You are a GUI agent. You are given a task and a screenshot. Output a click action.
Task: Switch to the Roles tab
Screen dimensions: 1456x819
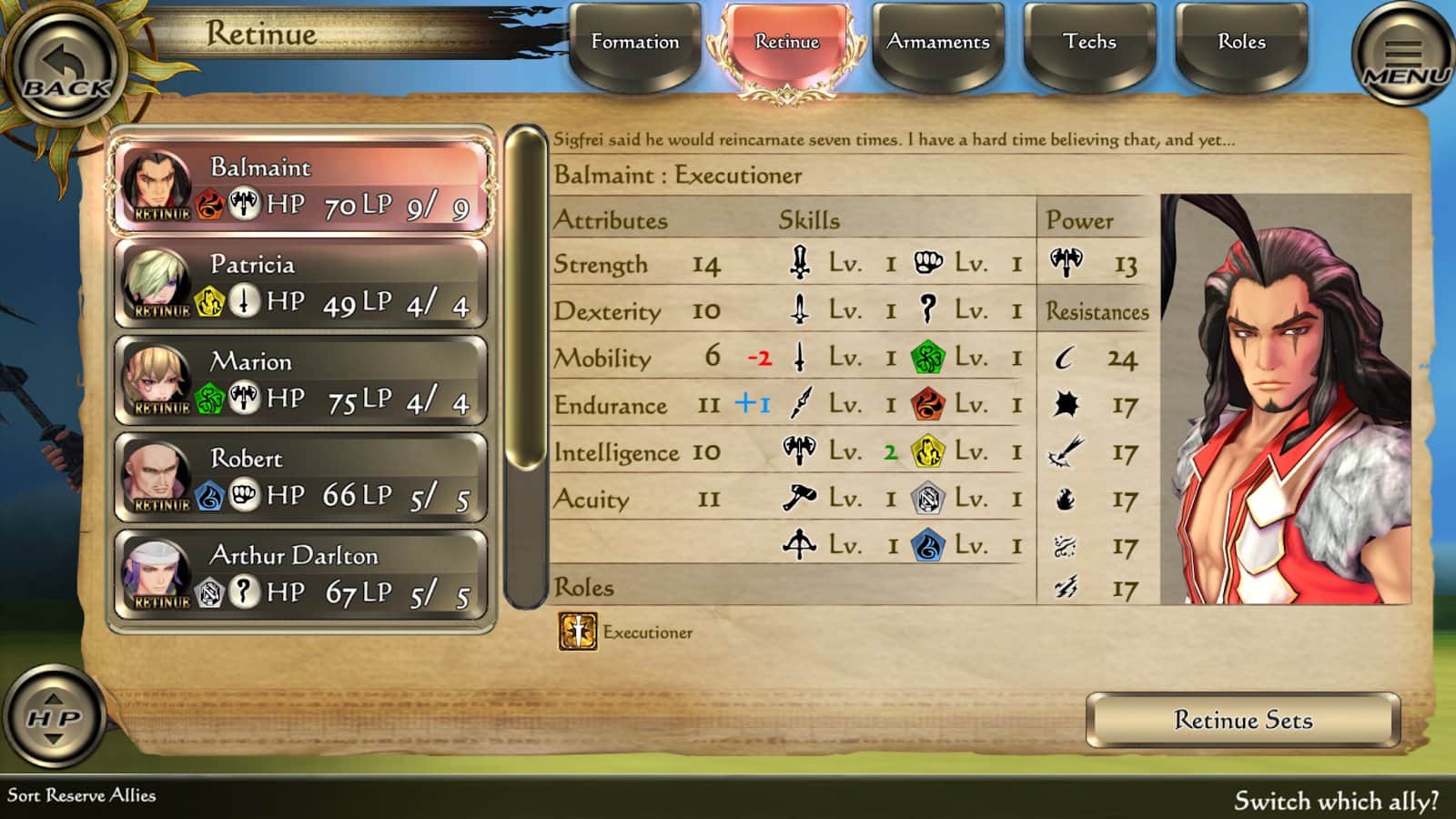(1241, 43)
